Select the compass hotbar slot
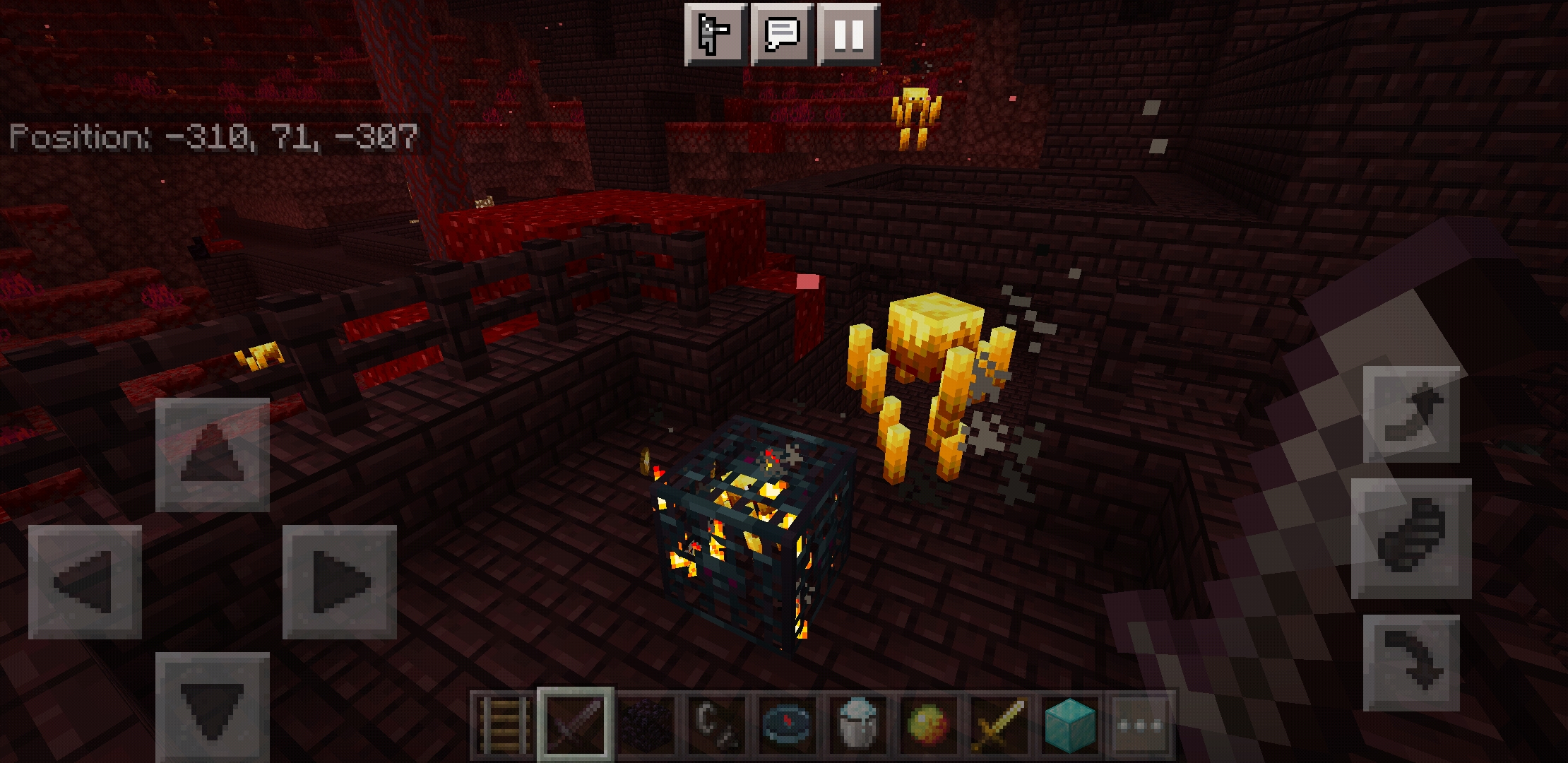Image resolution: width=1568 pixels, height=763 pixels. tap(787, 726)
